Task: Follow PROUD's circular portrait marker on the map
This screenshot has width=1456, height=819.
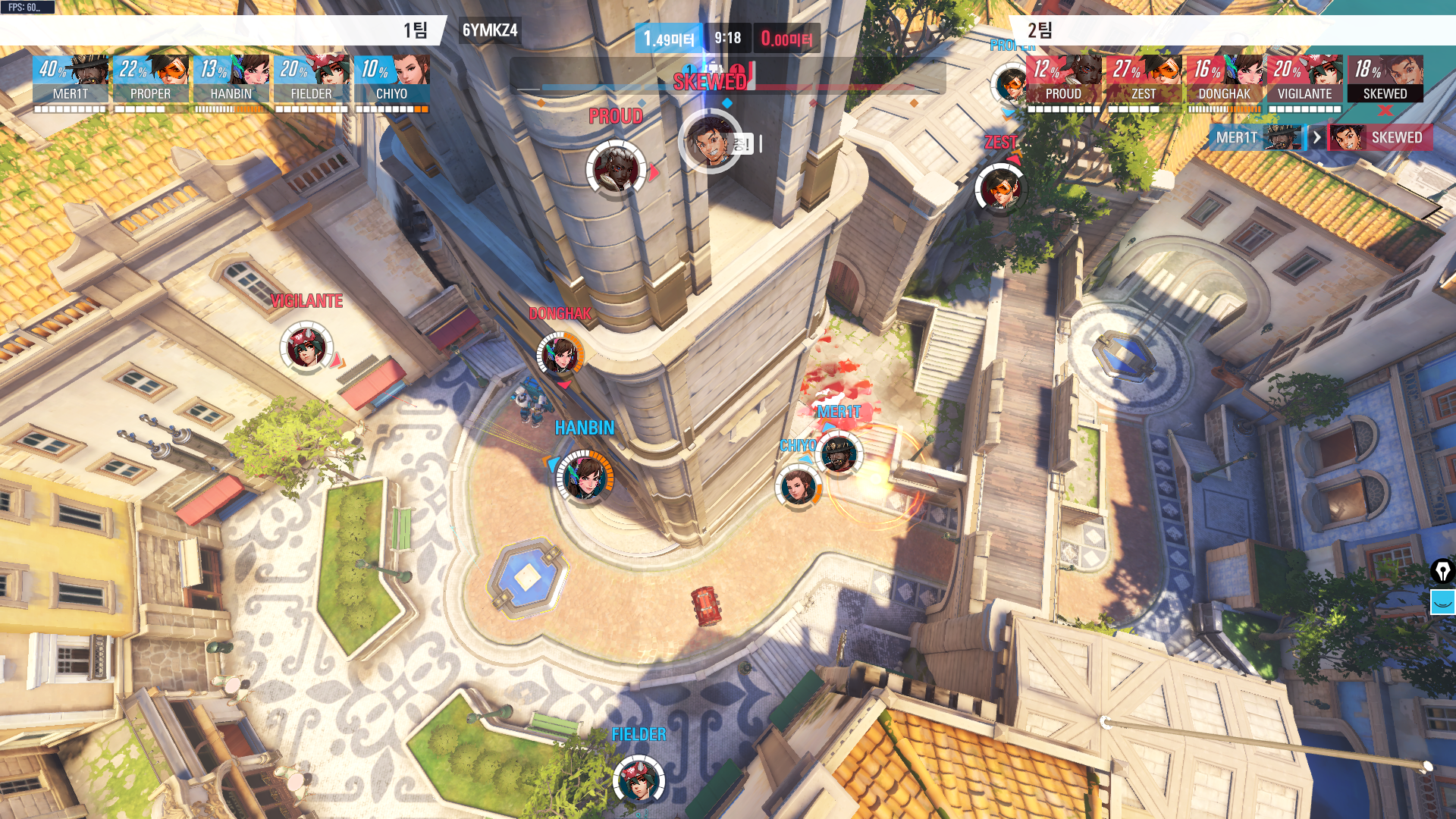Action: (x=616, y=168)
